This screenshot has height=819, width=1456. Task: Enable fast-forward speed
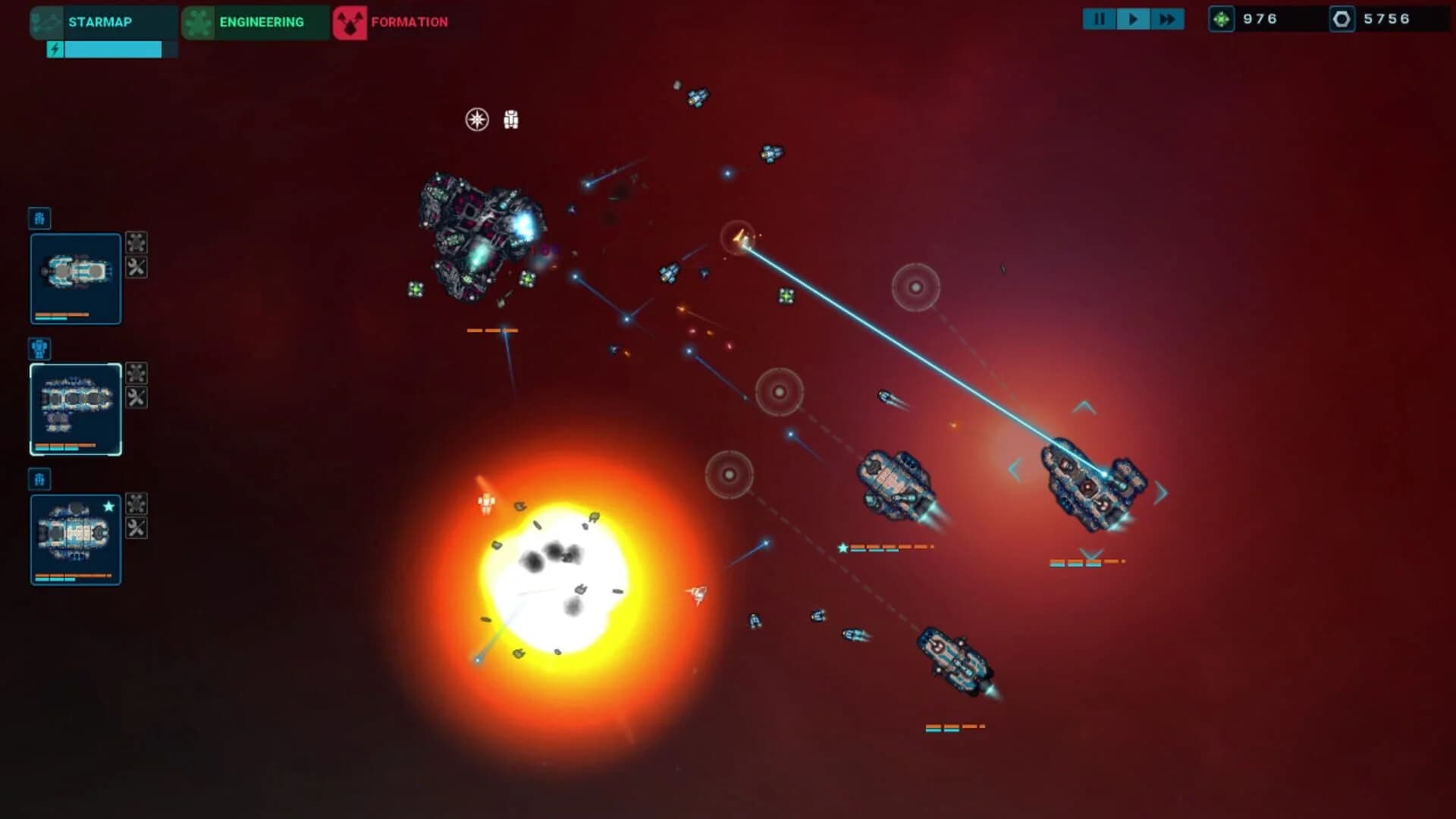tap(1168, 19)
